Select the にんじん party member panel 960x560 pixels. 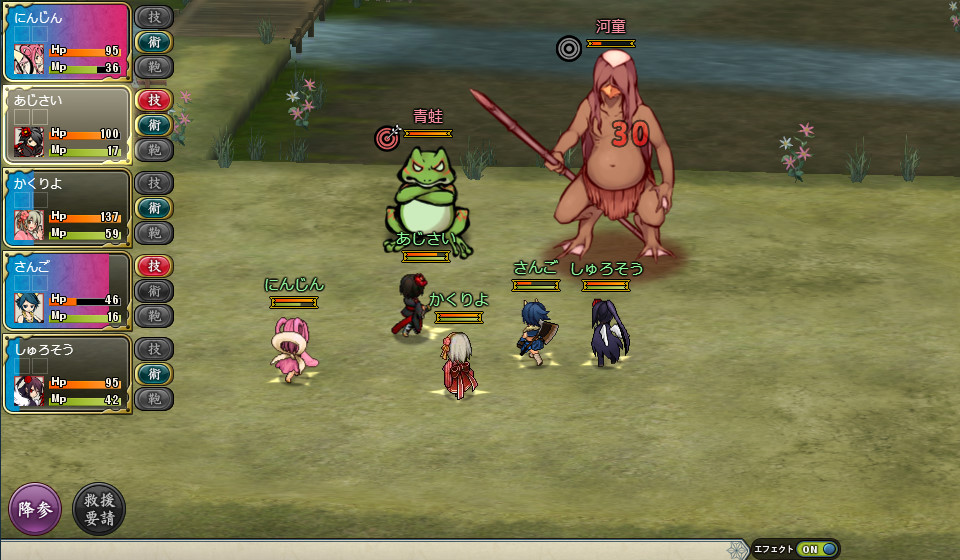(x=67, y=42)
